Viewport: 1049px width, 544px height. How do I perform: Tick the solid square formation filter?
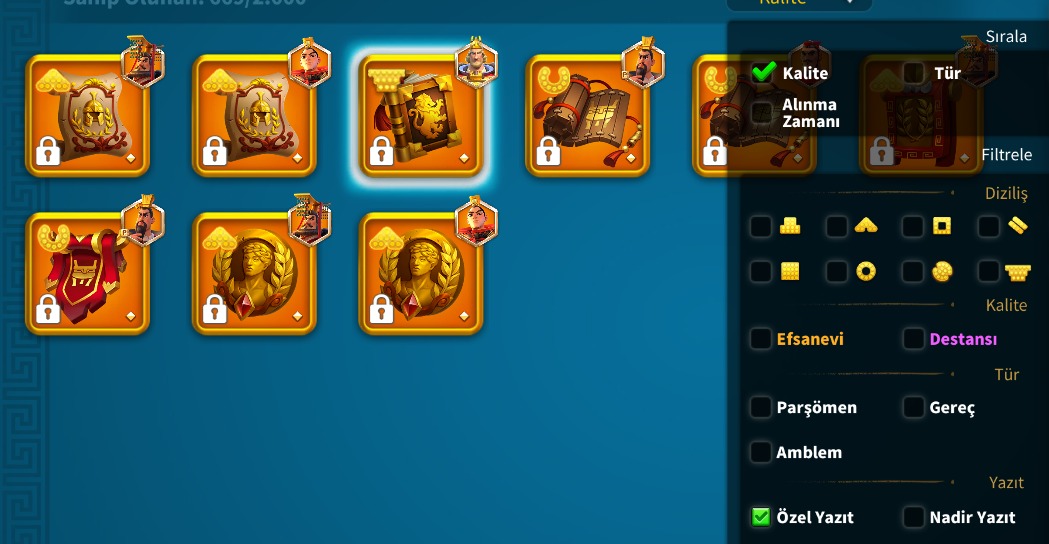pyautogui.click(x=762, y=271)
